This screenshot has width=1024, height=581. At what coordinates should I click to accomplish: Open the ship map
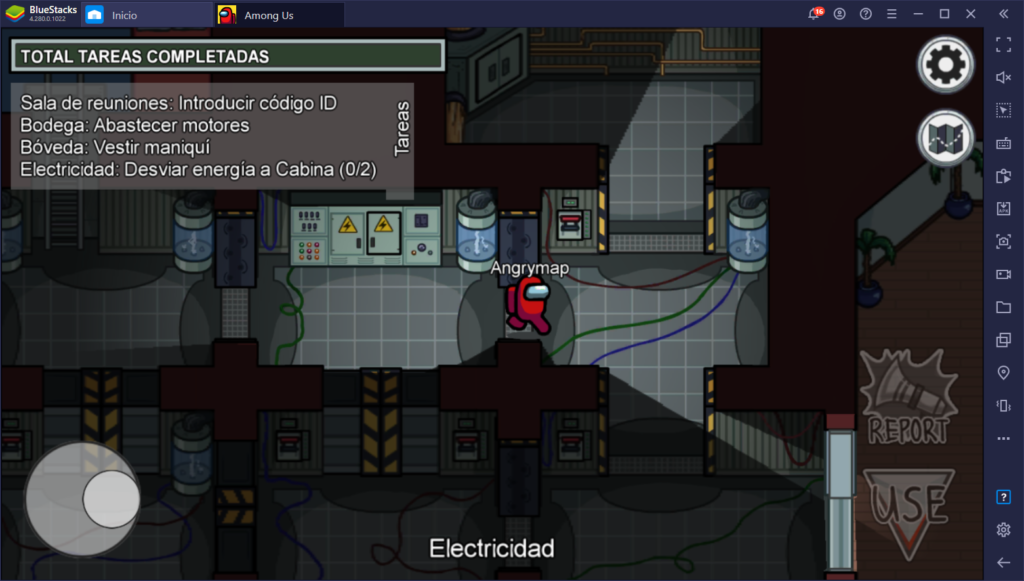944,138
